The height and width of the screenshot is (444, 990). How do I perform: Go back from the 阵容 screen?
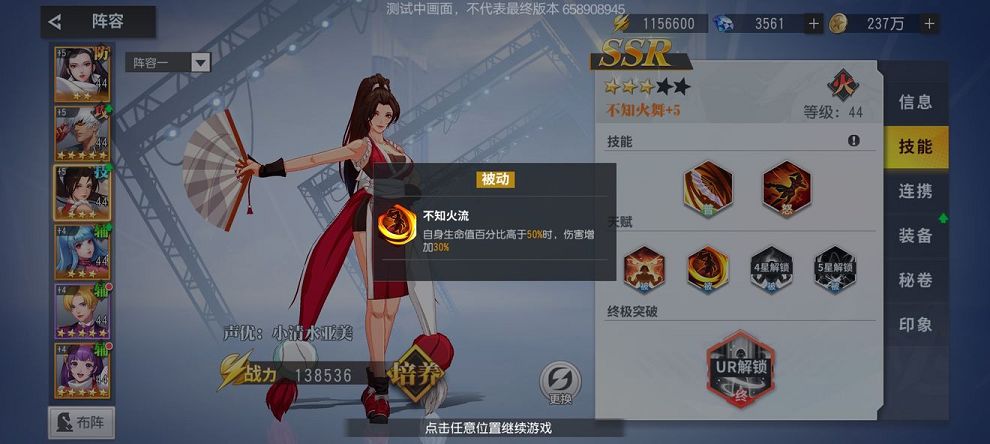[56, 21]
